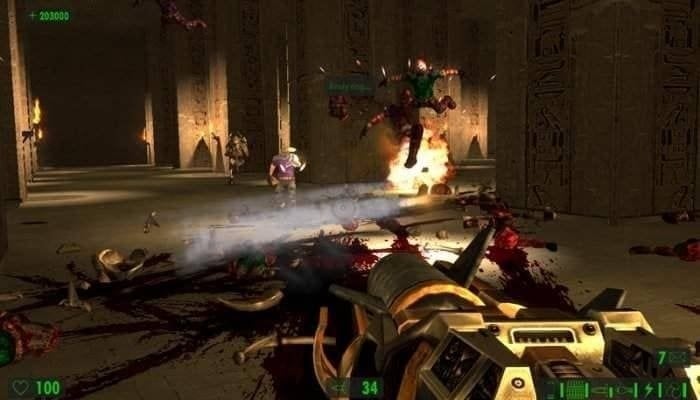Select the bullet box ammo icon
Screen dimensions: 700x400
click(575, 390)
